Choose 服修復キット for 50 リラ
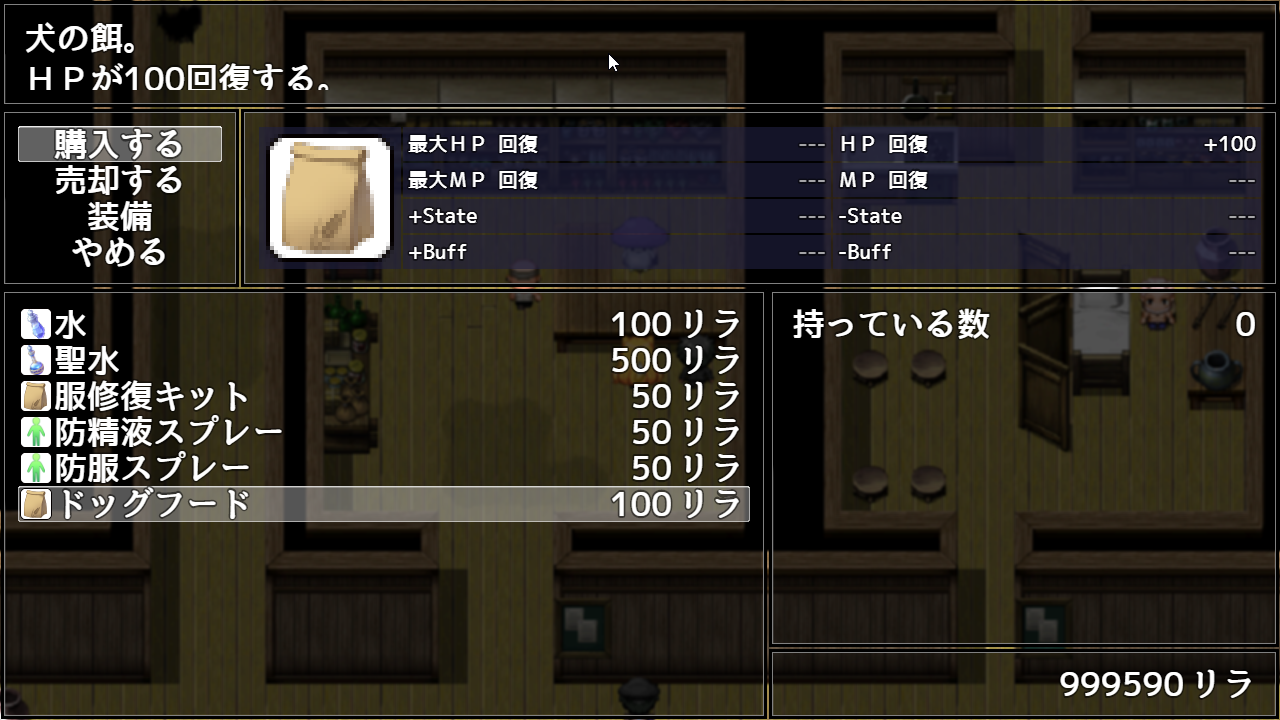The height and width of the screenshot is (720, 1280). 383,397
